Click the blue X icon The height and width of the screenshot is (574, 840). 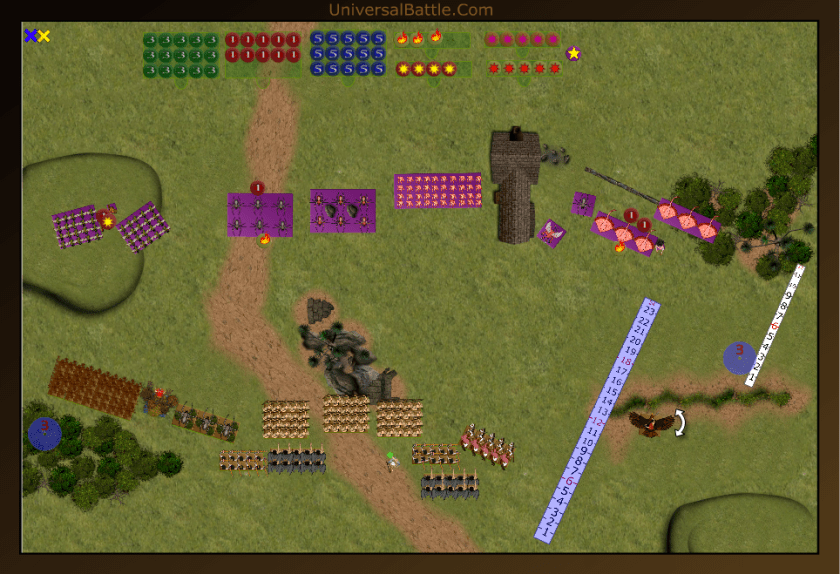click(30, 36)
